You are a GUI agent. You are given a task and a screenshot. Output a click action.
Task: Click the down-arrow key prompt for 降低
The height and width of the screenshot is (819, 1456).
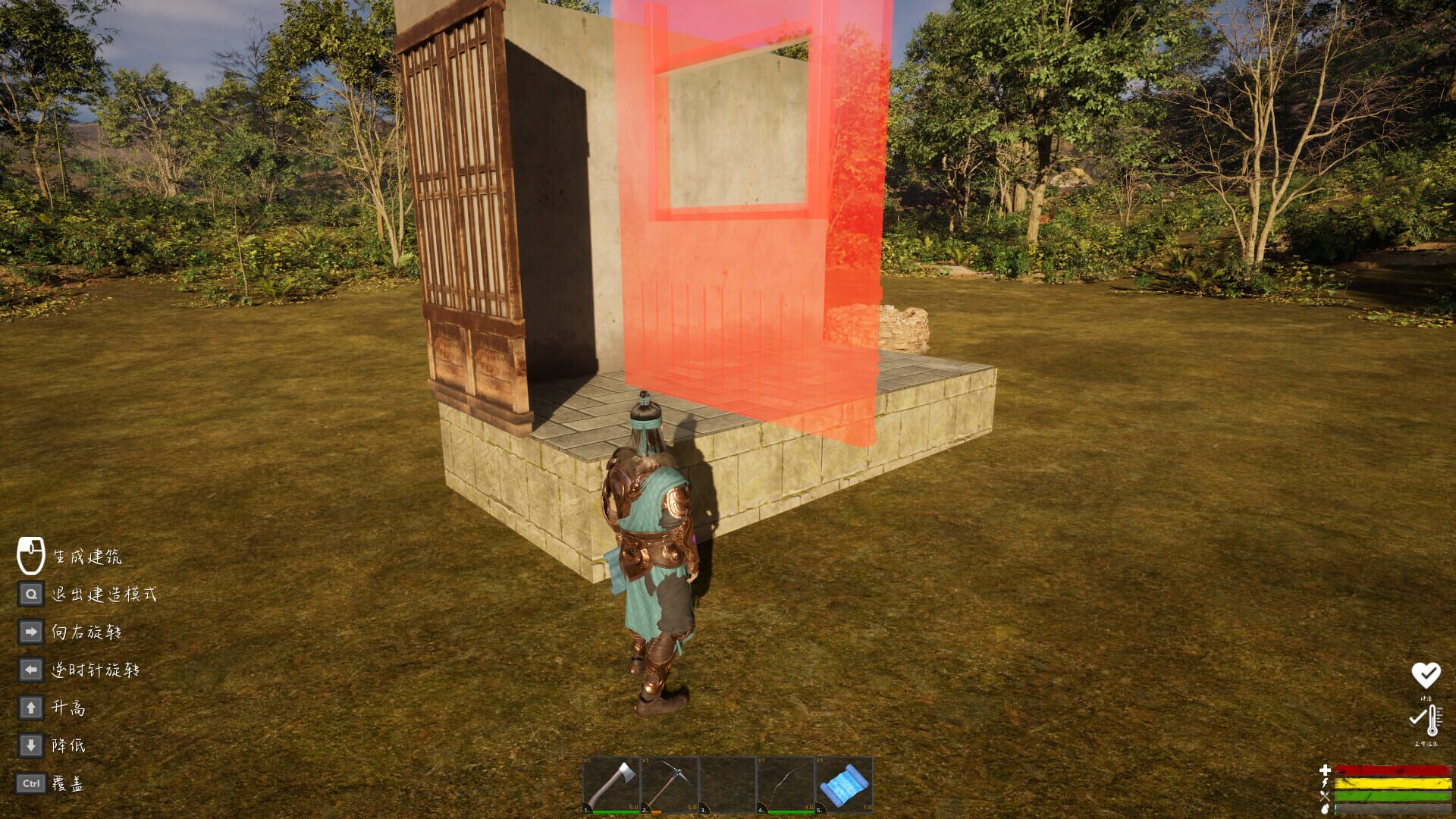pos(30,746)
